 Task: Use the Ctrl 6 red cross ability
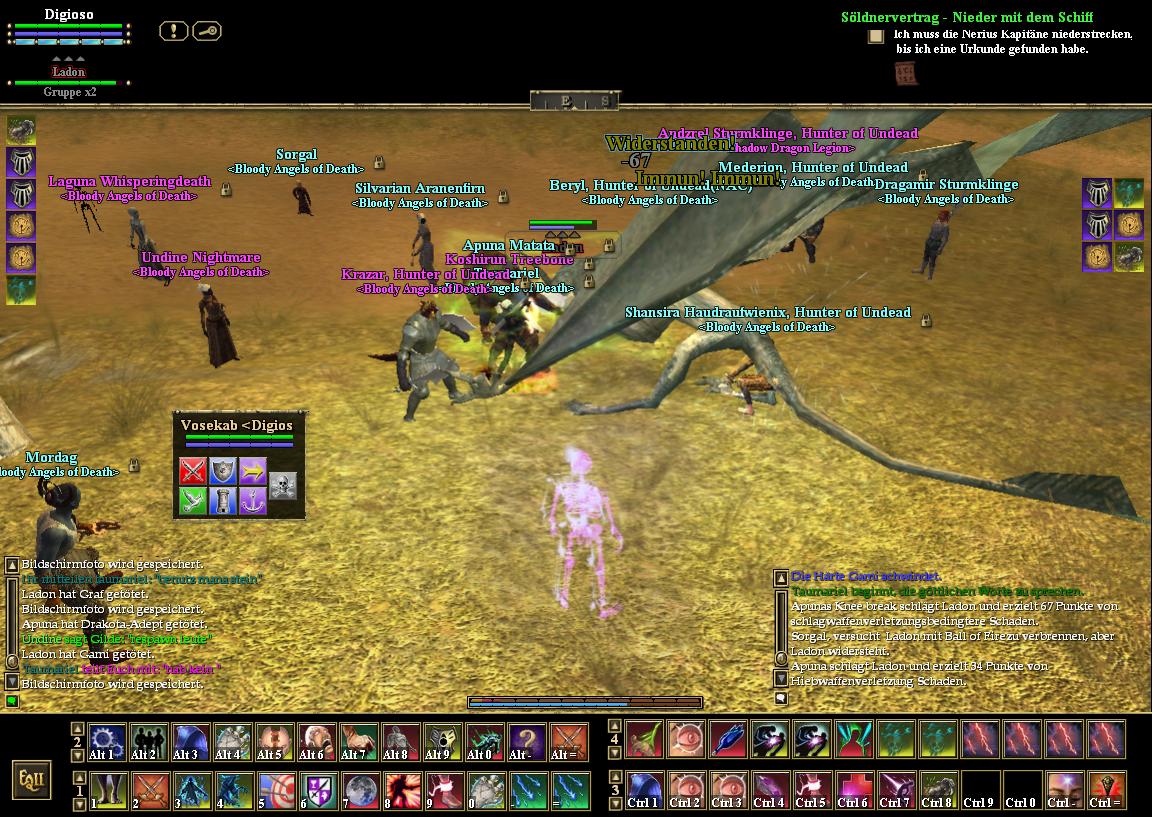coord(853,789)
